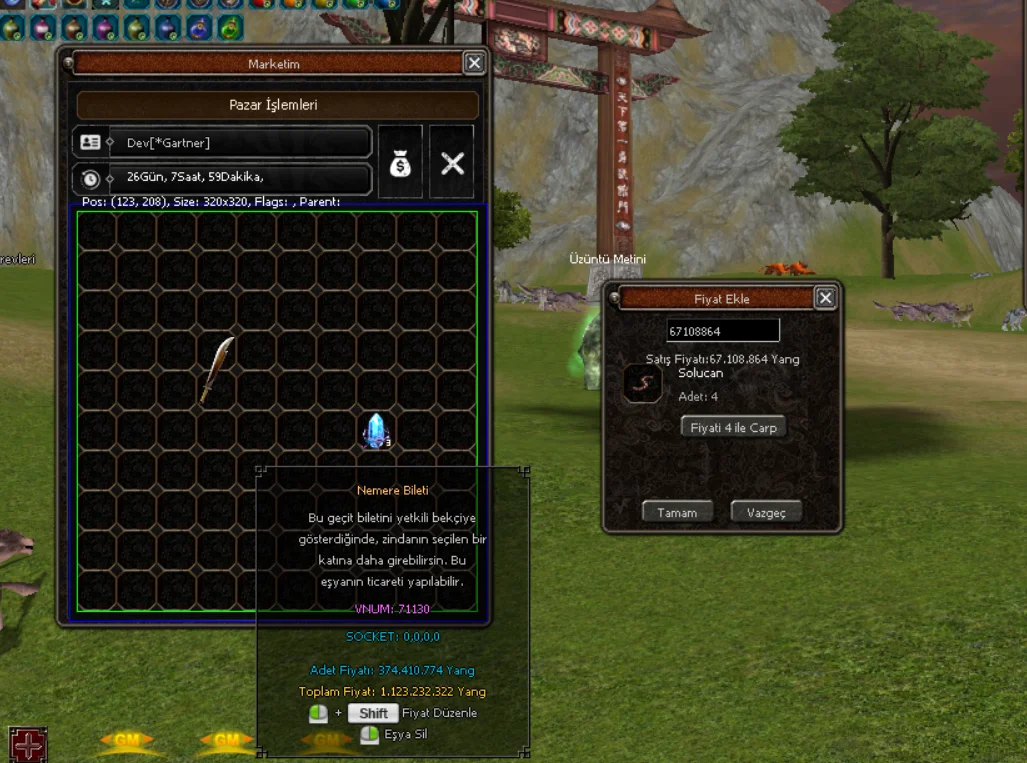Click the large X shop close button
1027x763 pixels.
pyautogui.click(x=452, y=162)
